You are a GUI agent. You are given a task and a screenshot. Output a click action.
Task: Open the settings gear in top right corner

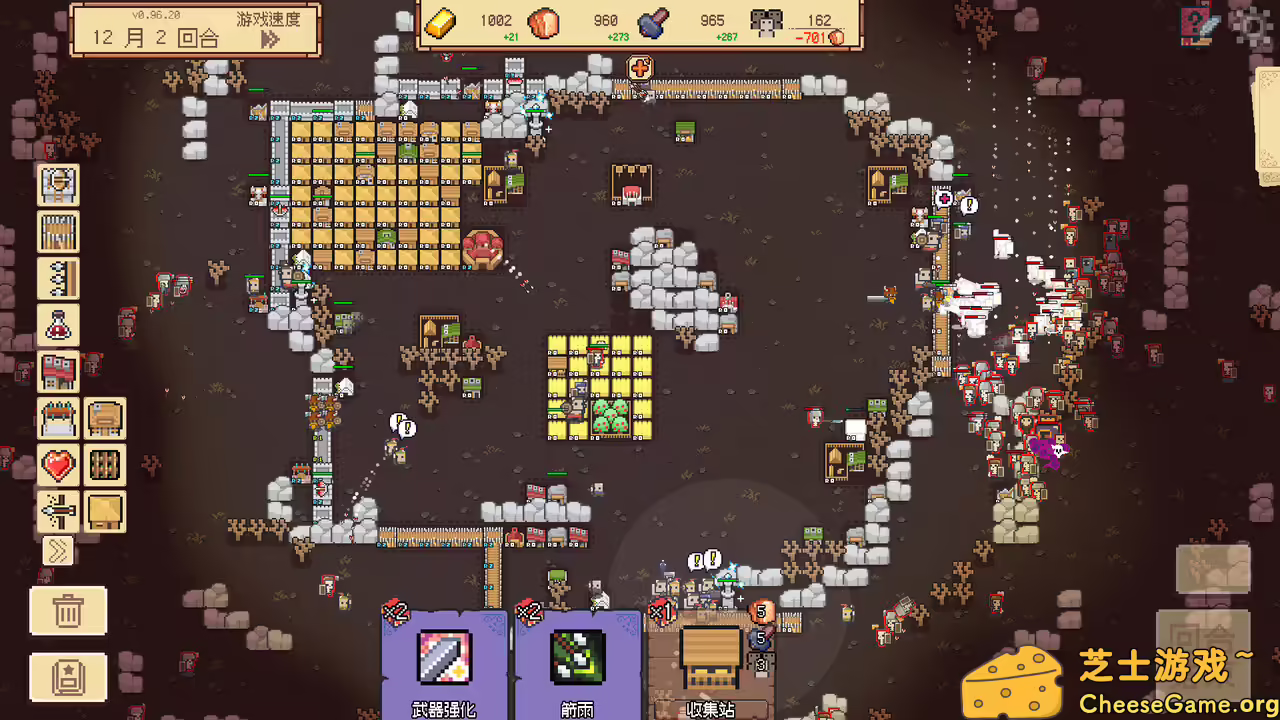[x=1253, y=28]
